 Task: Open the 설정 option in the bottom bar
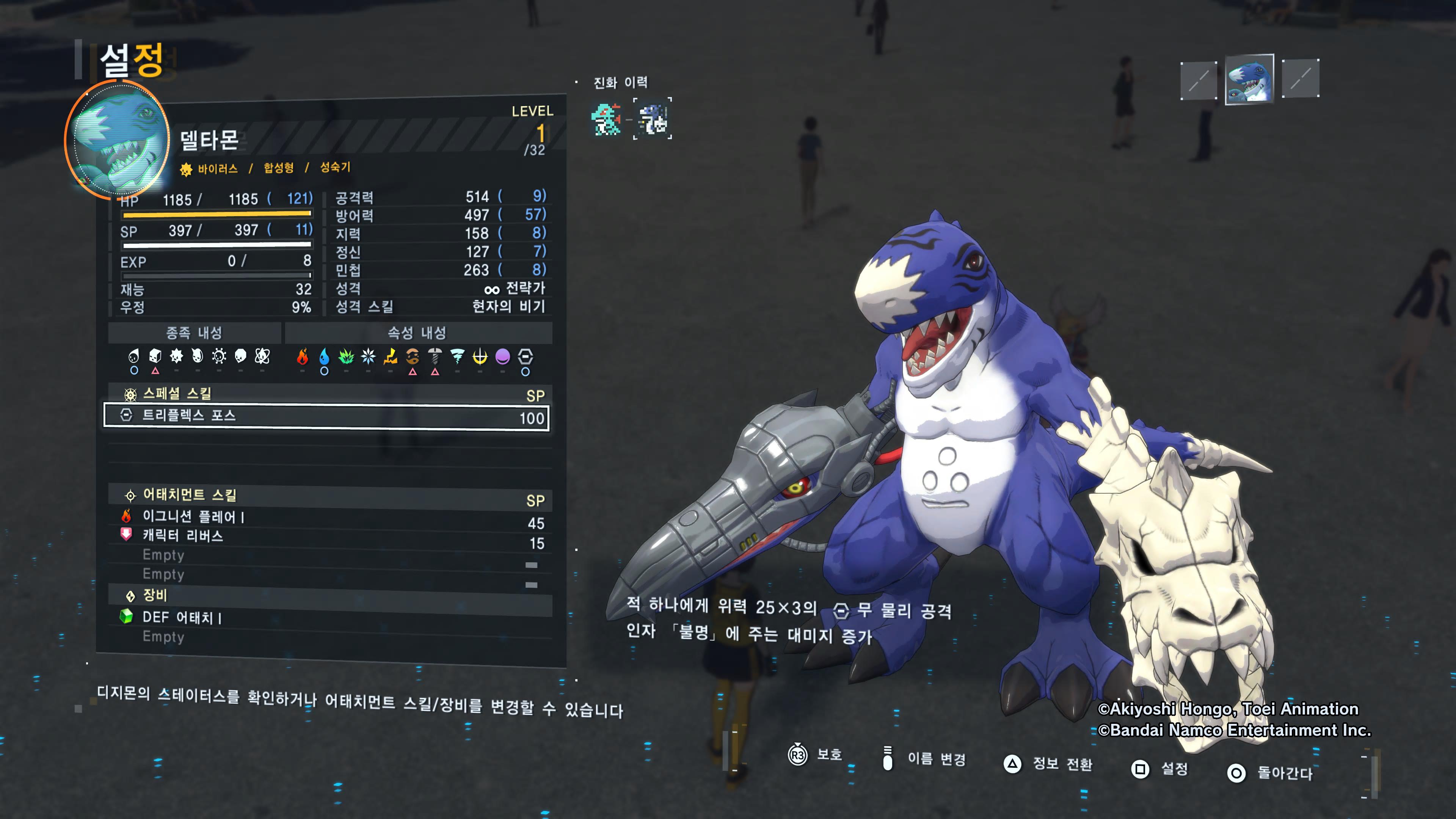[1160, 769]
